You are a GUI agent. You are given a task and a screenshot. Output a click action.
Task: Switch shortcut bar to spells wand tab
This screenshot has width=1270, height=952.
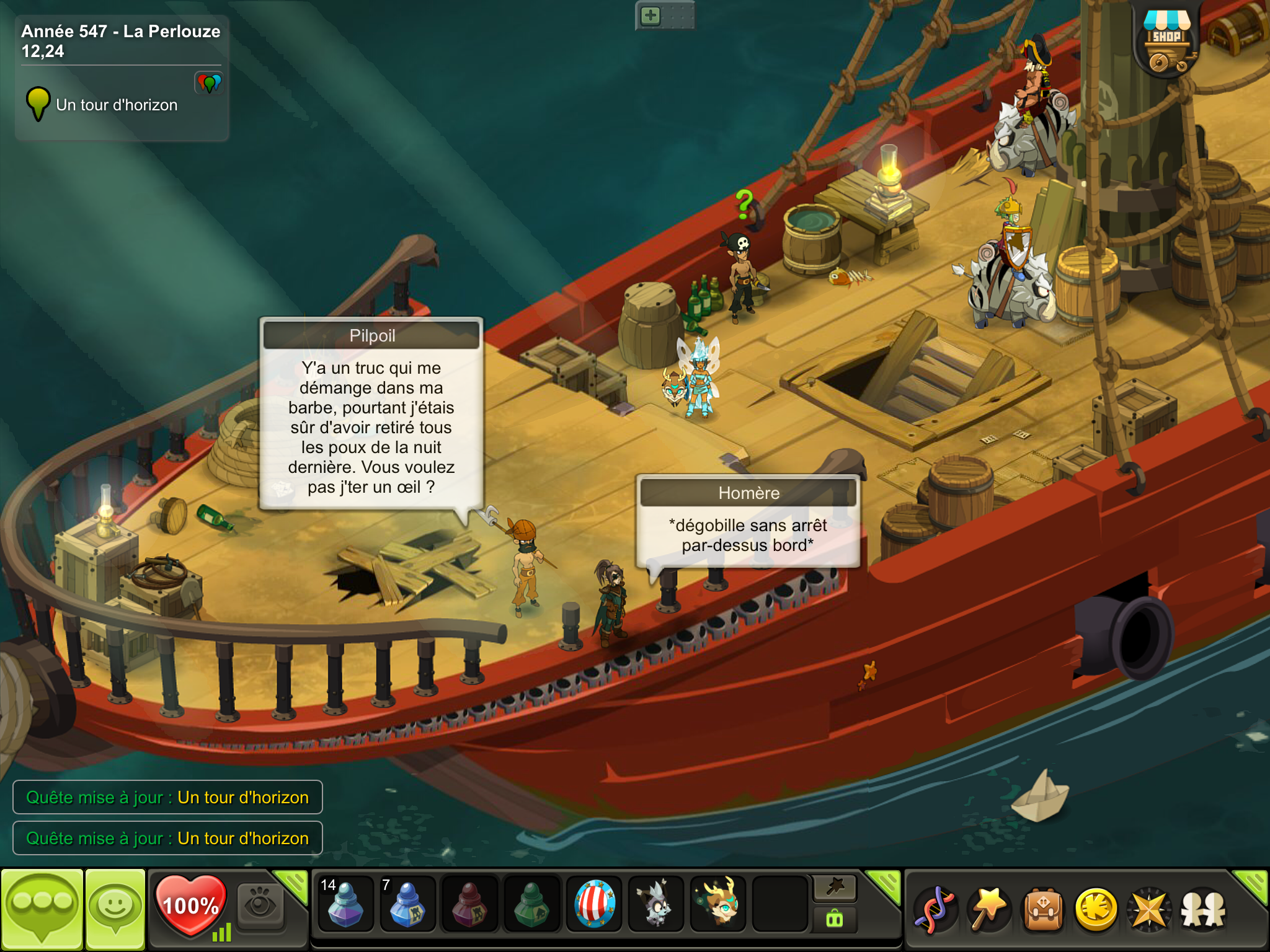(835, 888)
